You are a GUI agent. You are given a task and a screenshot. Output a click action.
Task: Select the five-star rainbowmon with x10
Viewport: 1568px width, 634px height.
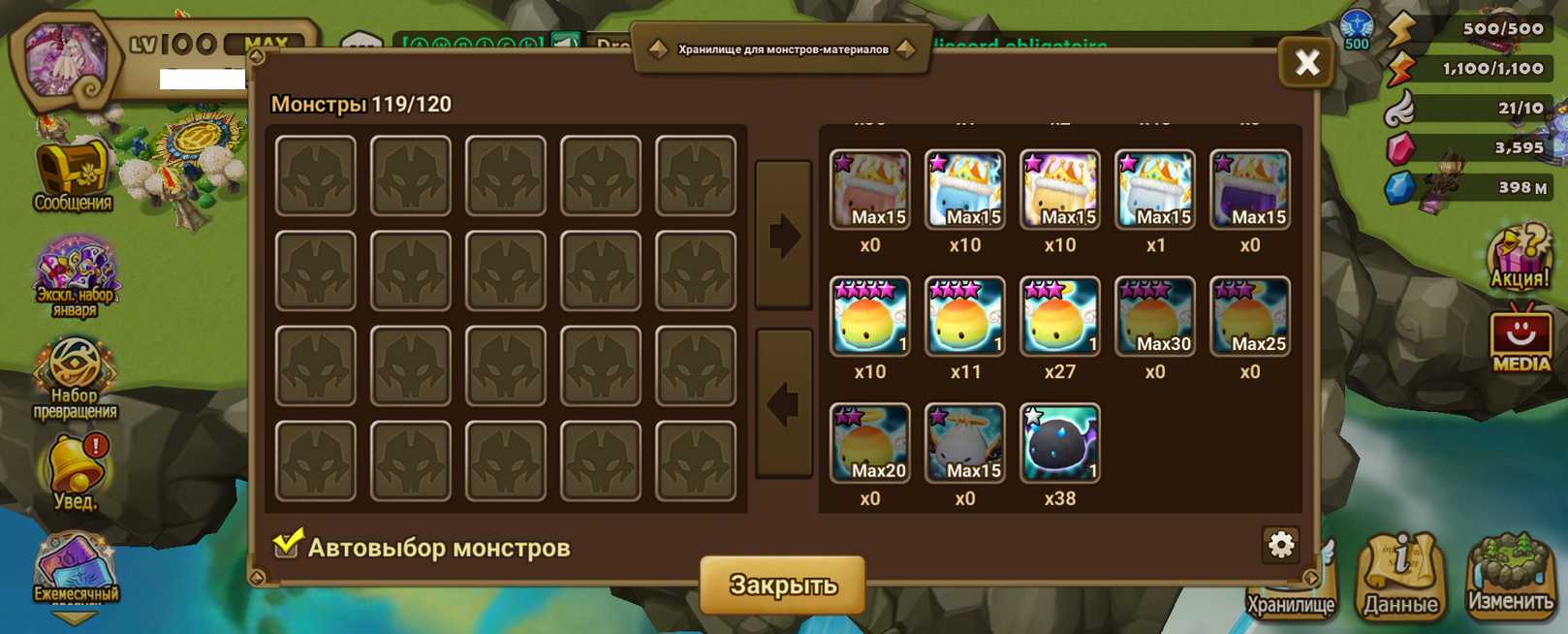tap(869, 316)
